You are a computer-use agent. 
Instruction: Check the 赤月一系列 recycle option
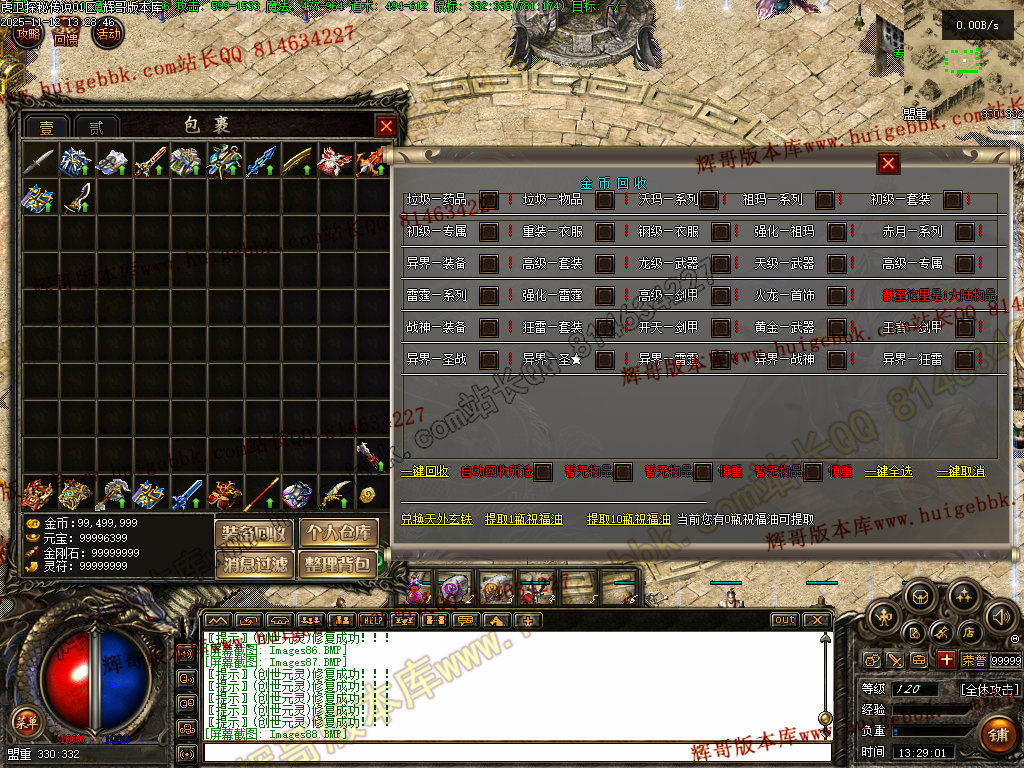(964, 232)
